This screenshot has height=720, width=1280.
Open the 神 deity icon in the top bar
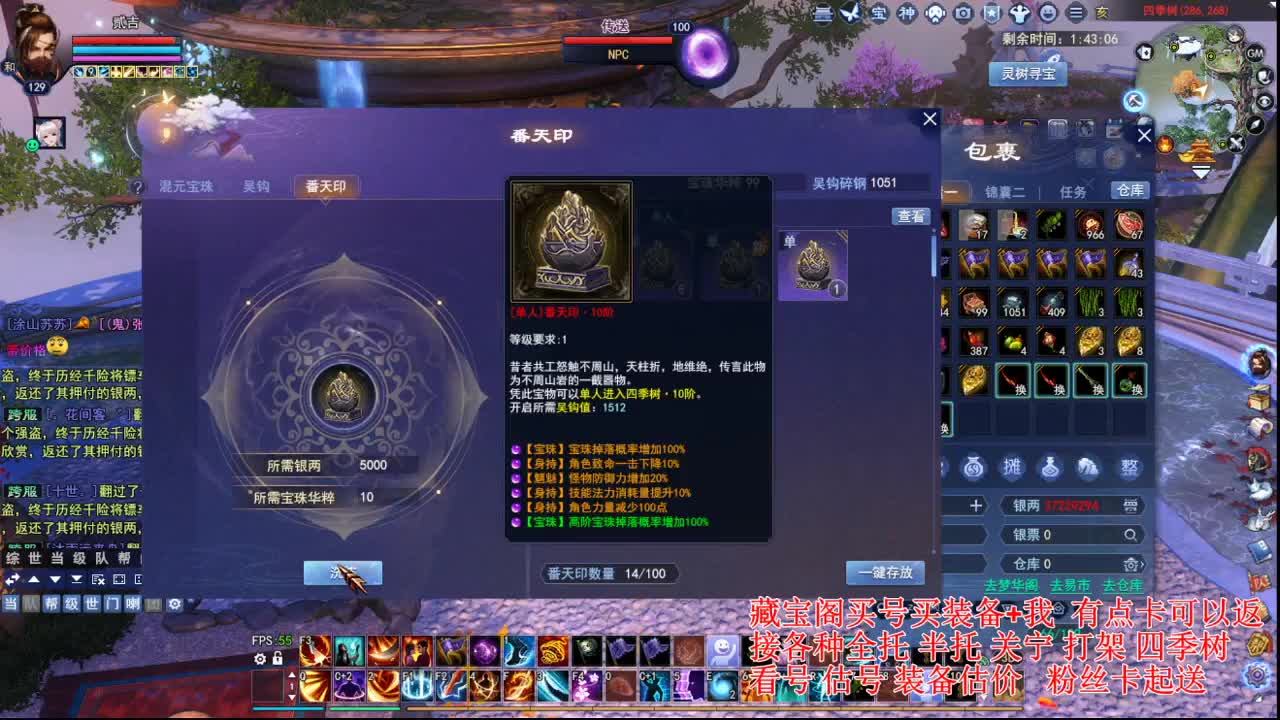[x=908, y=13]
